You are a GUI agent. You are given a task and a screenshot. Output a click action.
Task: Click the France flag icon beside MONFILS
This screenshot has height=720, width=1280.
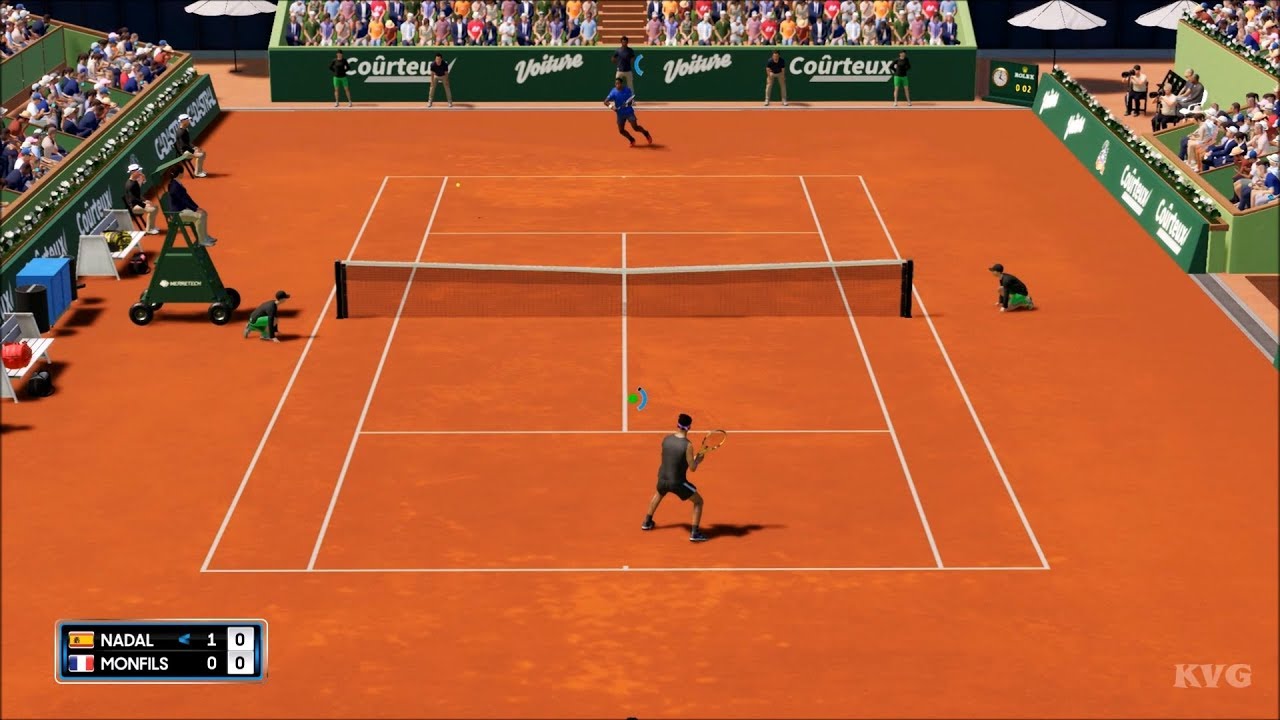click(x=80, y=663)
